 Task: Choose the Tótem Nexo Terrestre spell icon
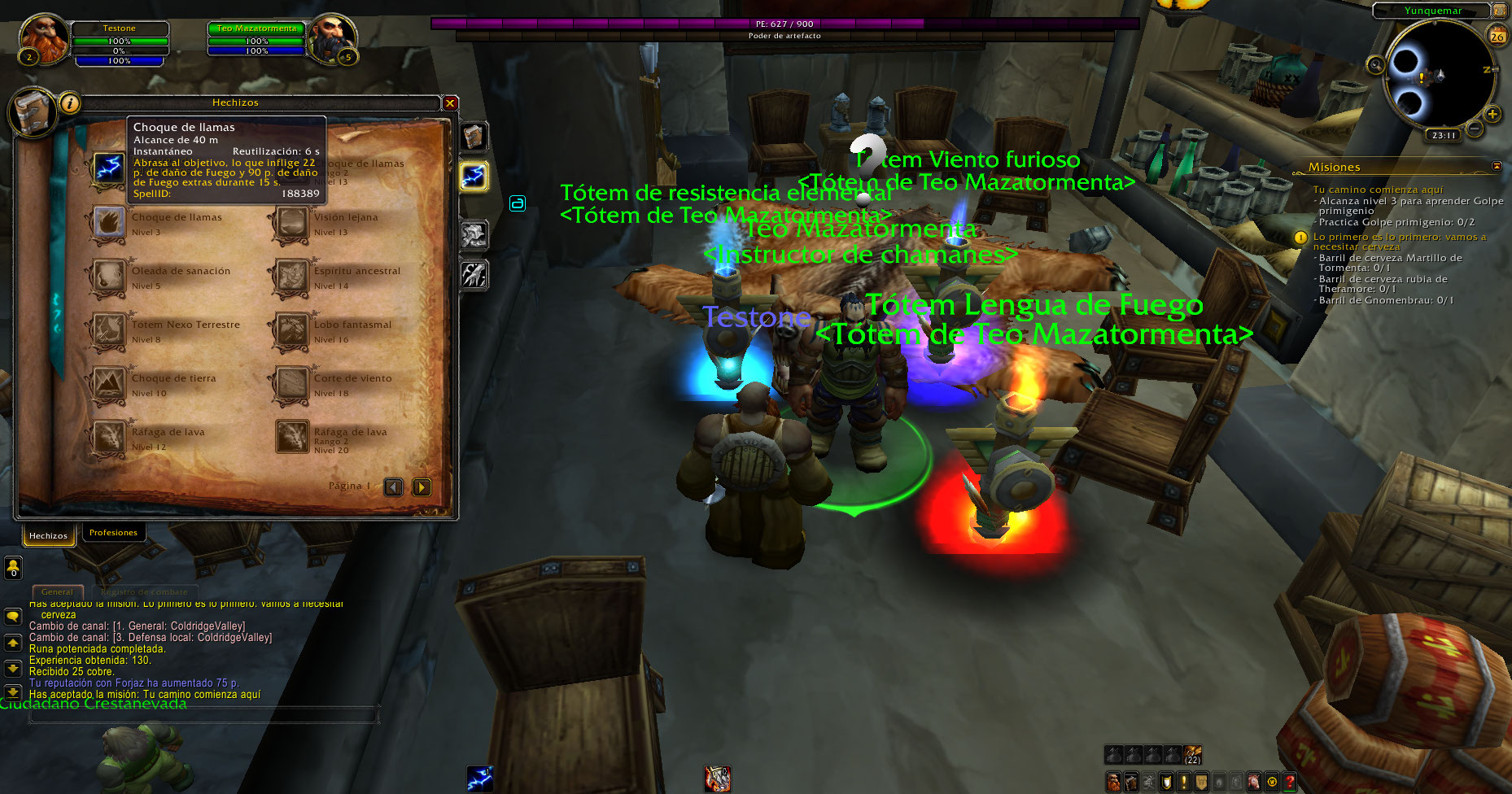pos(108,331)
